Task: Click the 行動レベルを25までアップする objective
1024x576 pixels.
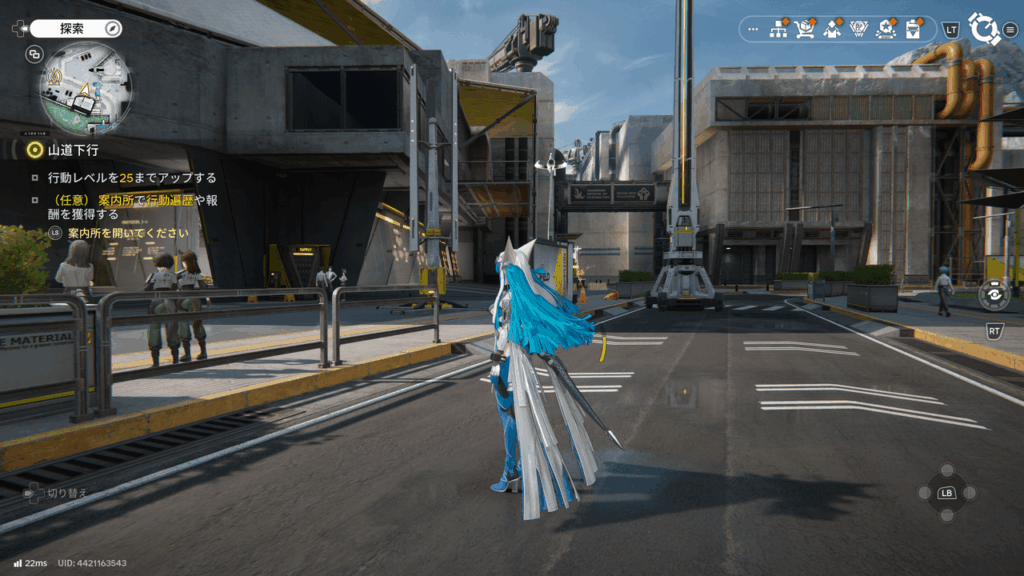Action: [x=132, y=178]
